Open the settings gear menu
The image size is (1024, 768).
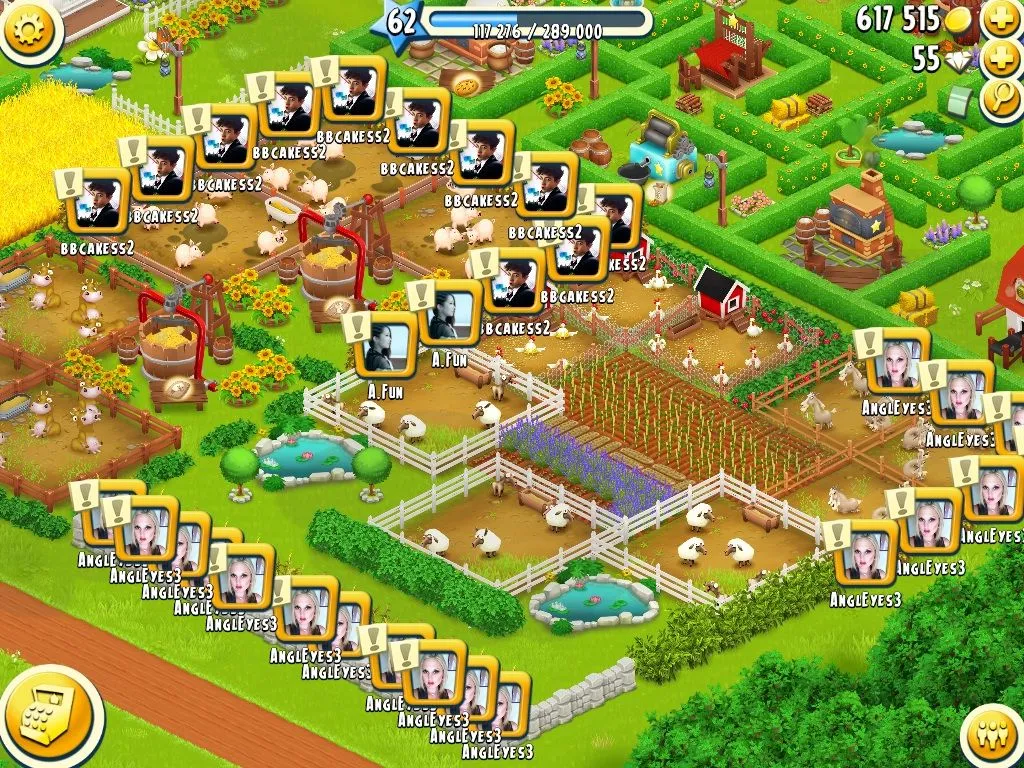tap(28, 26)
